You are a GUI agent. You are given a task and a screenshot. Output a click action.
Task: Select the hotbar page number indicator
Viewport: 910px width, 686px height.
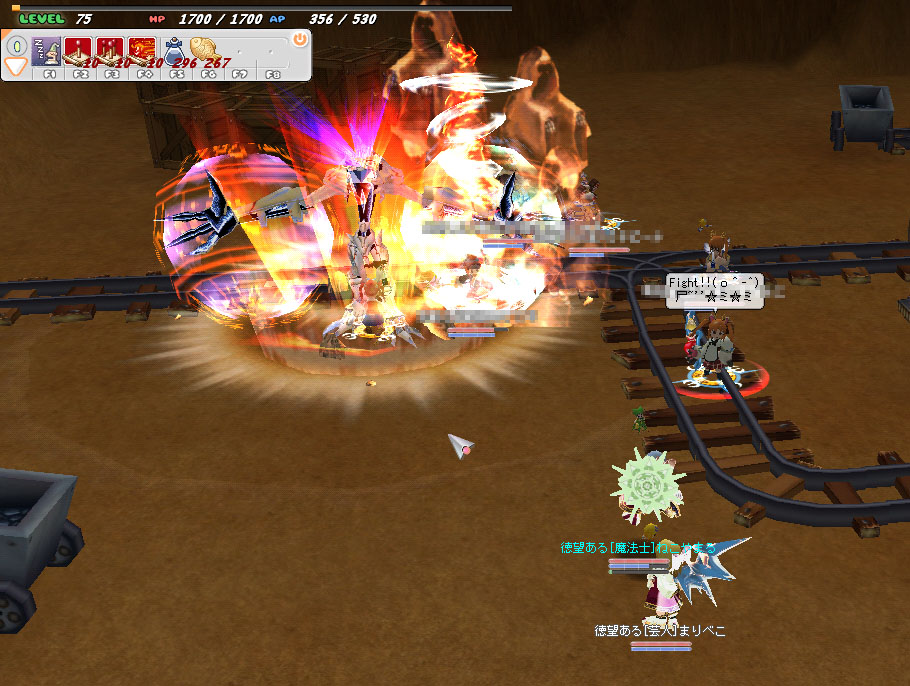click(x=17, y=46)
